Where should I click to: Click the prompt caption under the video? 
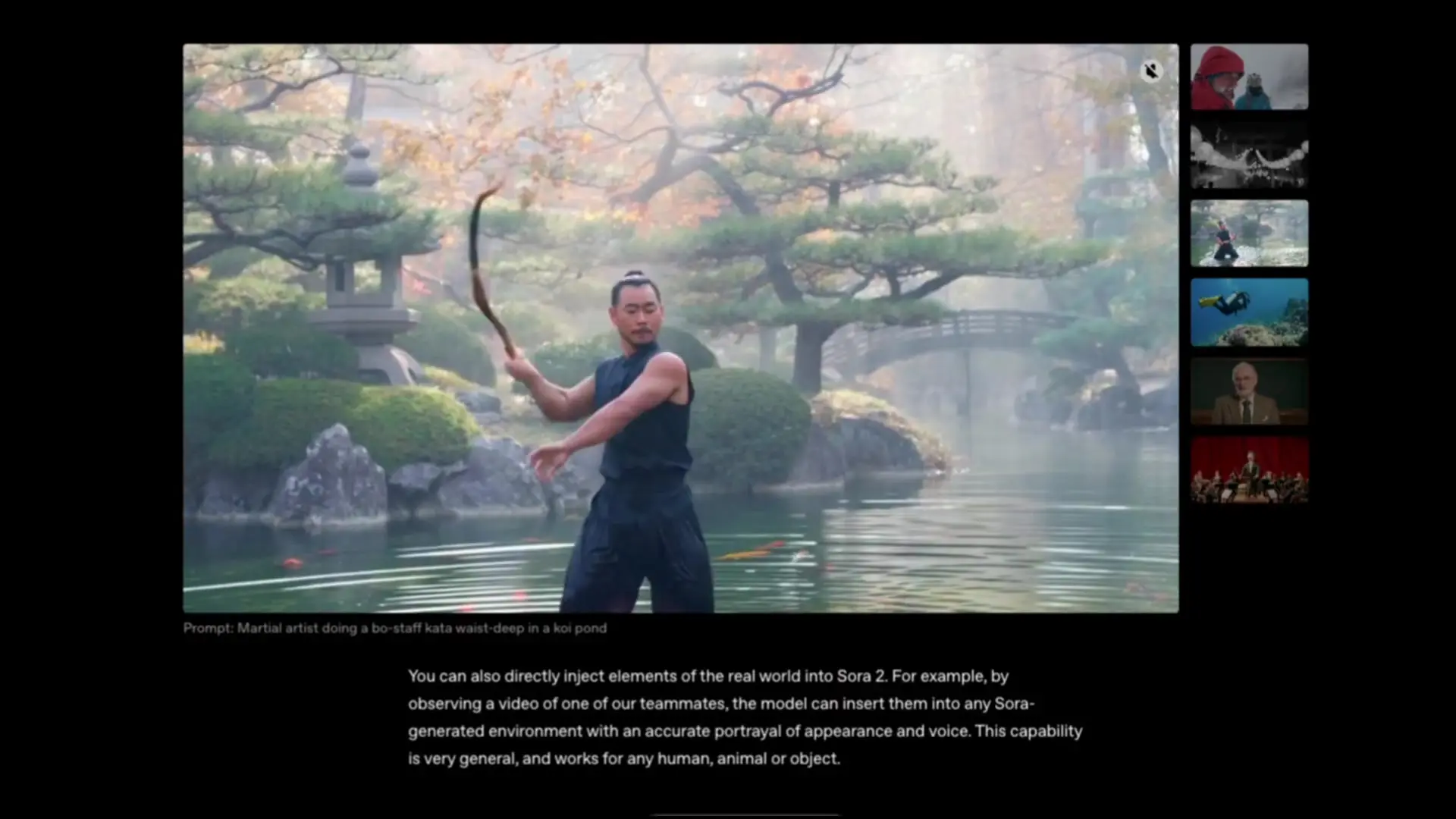[394, 628]
